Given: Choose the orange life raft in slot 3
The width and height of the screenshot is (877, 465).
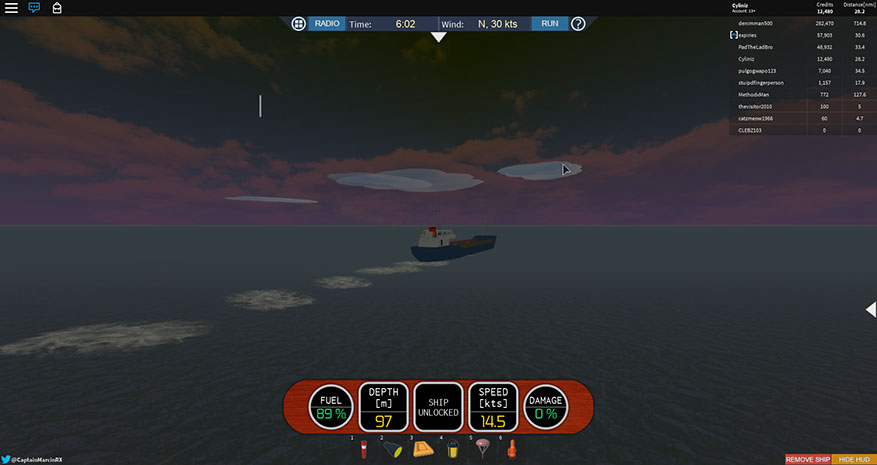Looking at the screenshot, I should pyautogui.click(x=422, y=449).
